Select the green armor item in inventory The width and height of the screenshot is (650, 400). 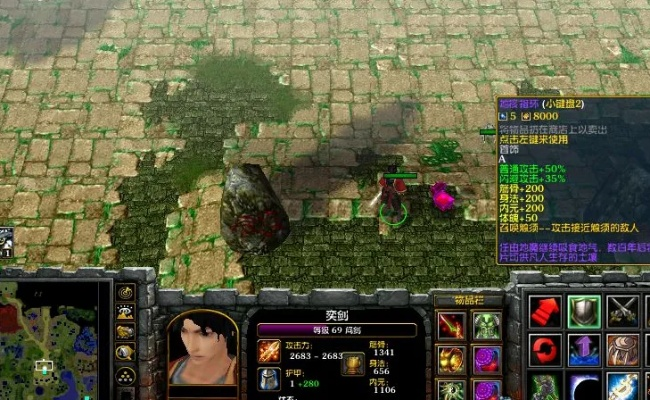coord(486,325)
